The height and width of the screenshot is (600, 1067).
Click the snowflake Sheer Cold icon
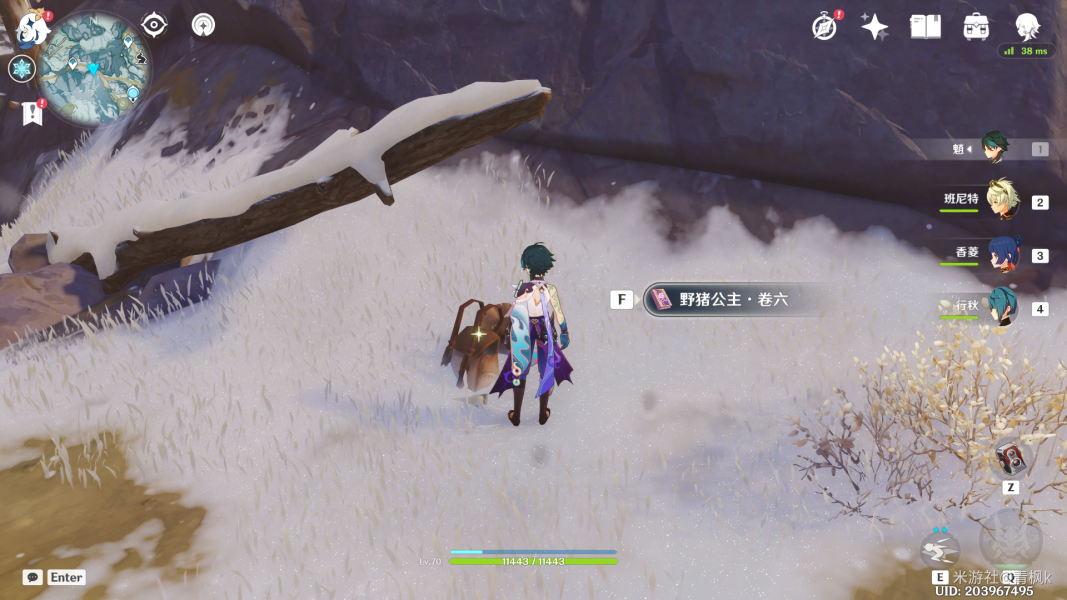pyautogui.click(x=22, y=69)
